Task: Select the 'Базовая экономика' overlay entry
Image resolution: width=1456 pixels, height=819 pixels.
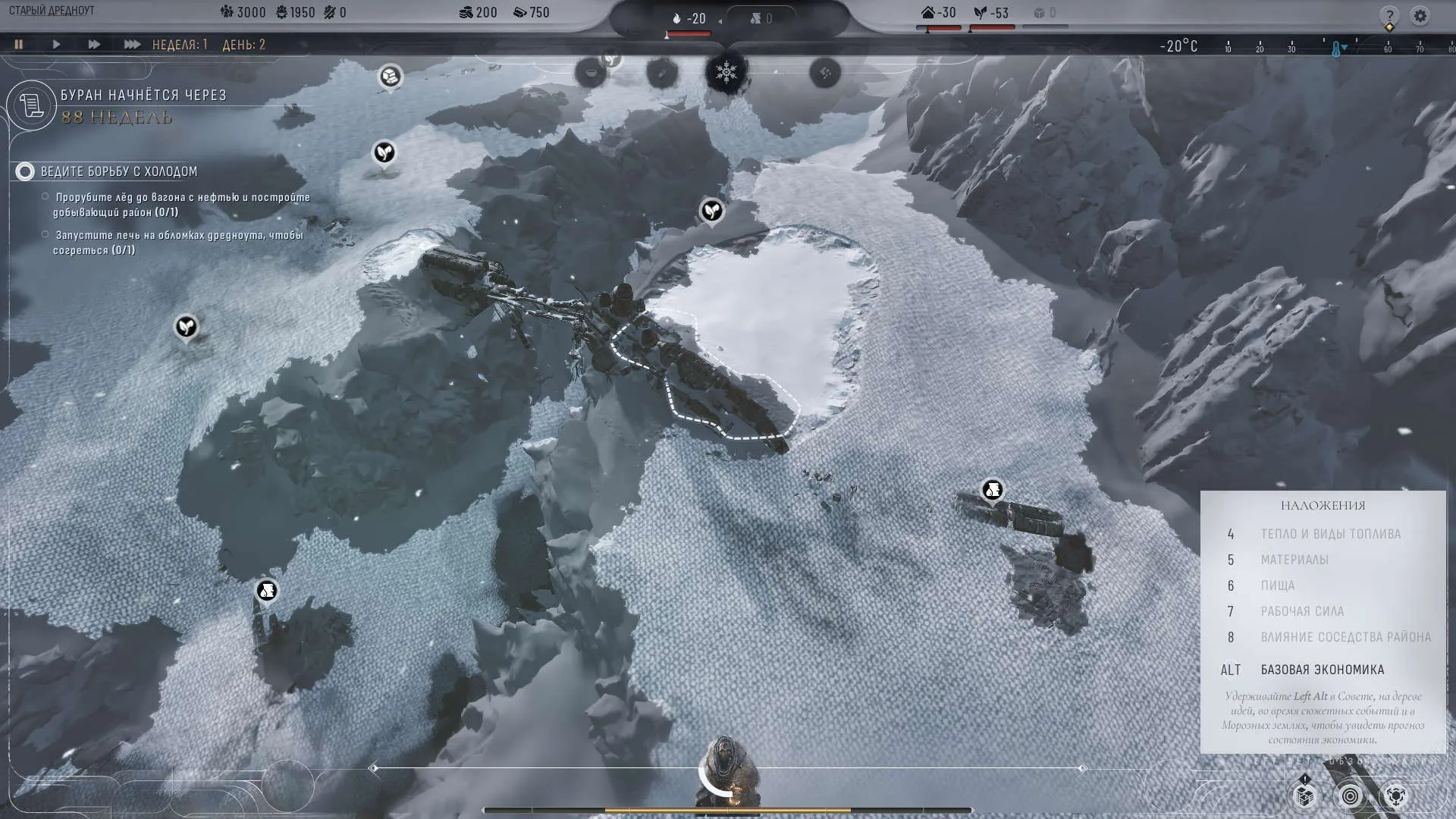Action: 1322,670
